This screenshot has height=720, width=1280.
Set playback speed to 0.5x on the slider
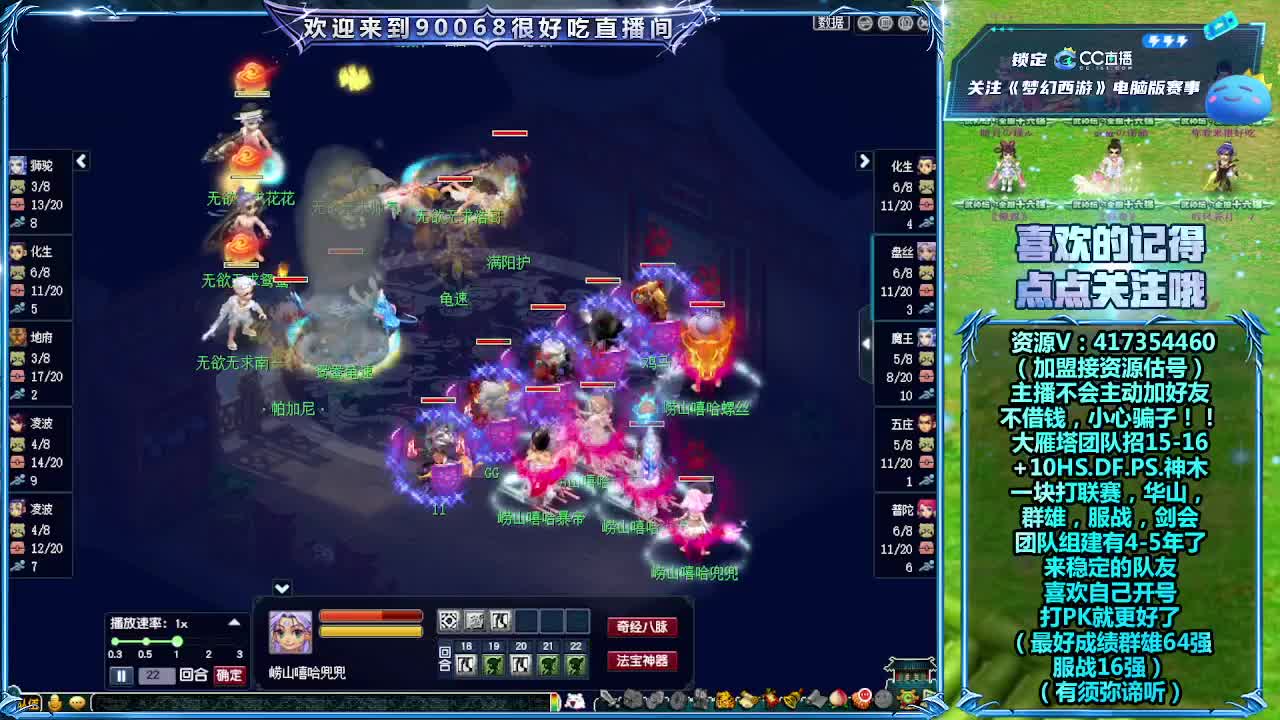(145, 643)
